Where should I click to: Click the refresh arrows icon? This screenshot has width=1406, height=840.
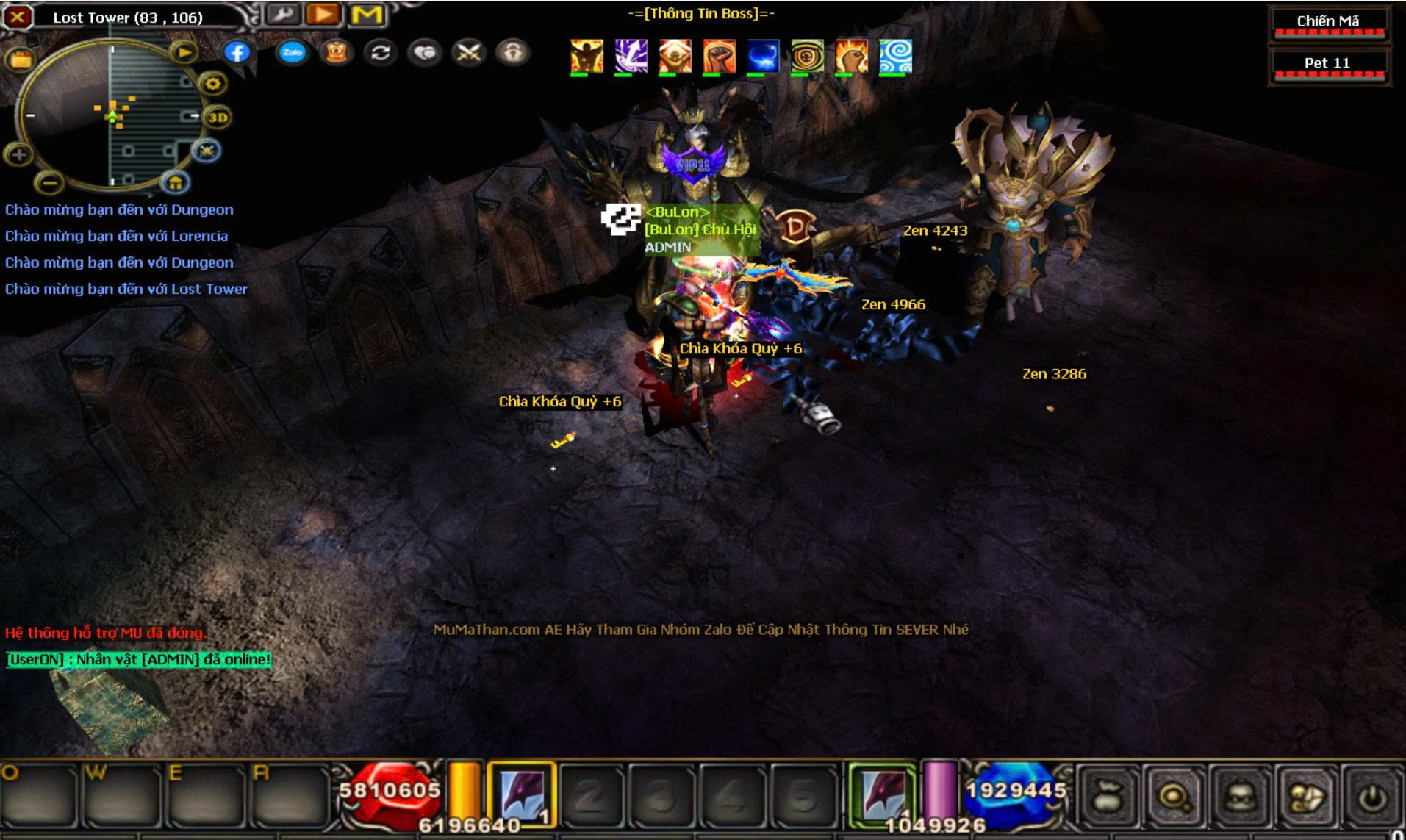coord(380,52)
